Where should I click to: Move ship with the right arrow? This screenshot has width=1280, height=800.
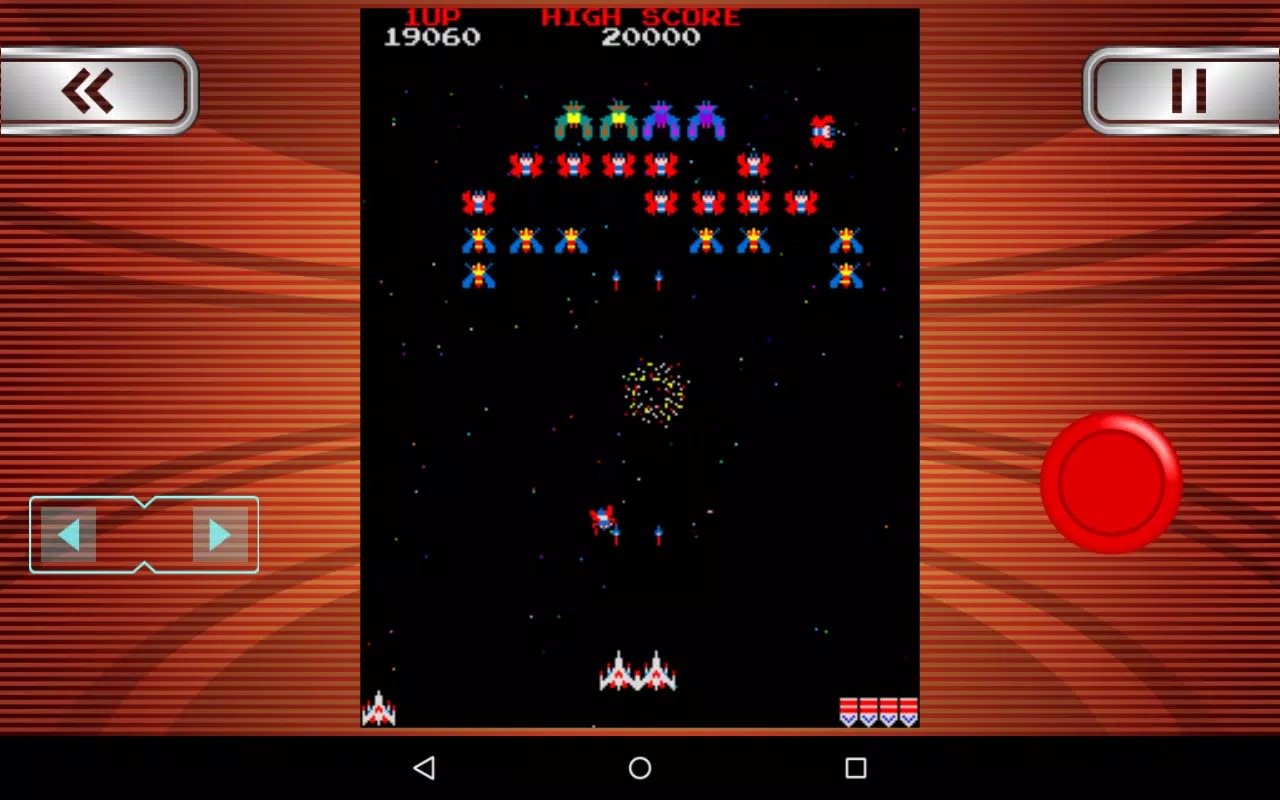click(x=219, y=535)
